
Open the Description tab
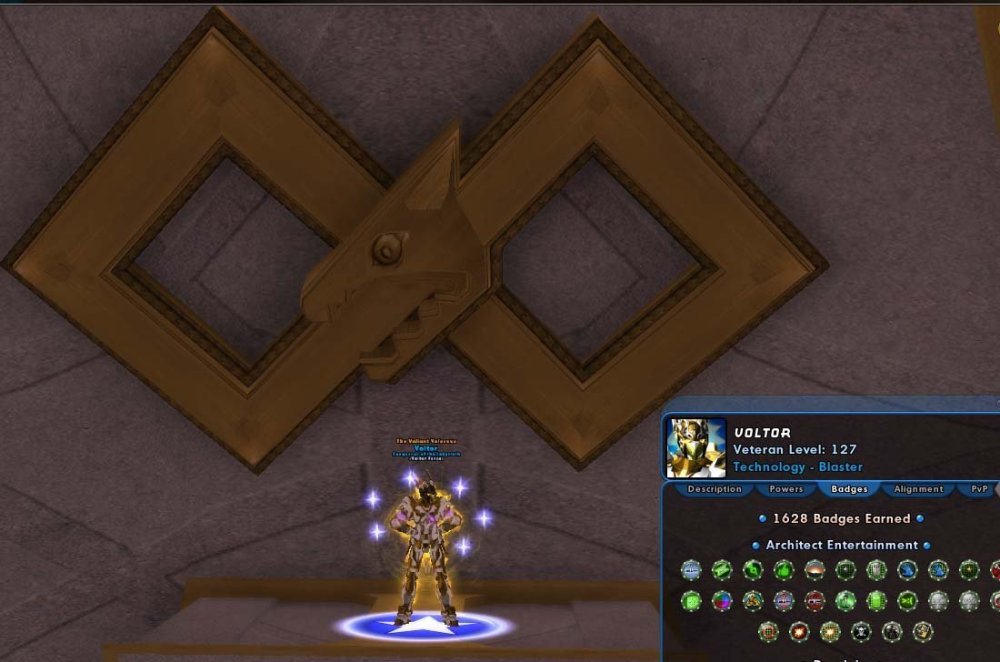[714, 489]
